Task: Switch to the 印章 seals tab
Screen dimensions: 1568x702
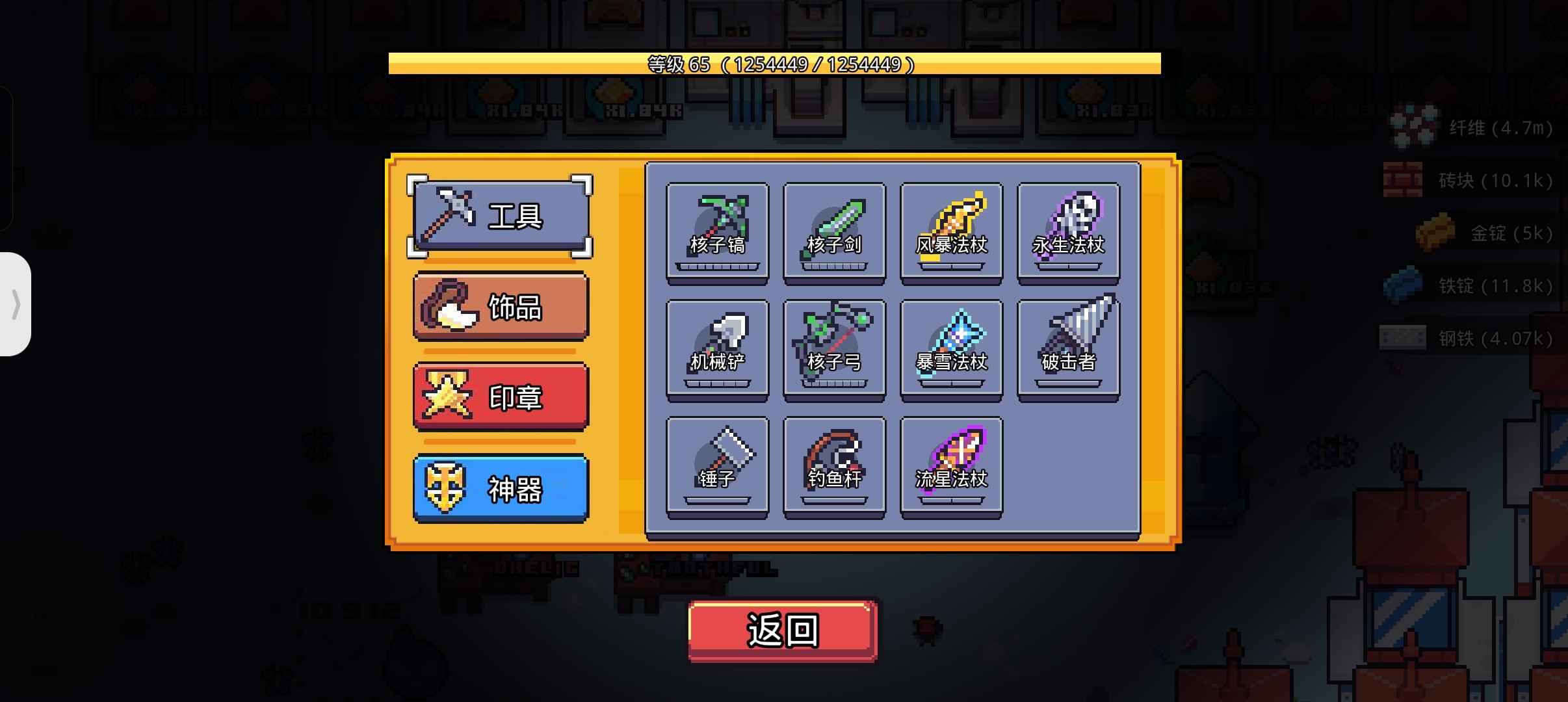Action: [x=499, y=396]
